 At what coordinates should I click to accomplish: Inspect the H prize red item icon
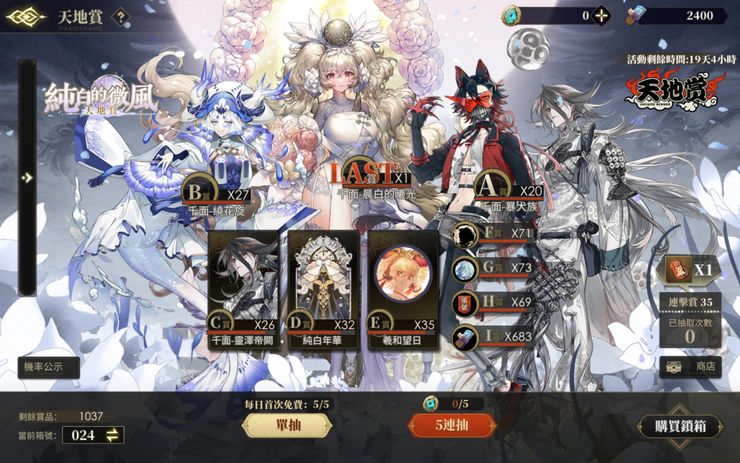pyautogui.click(x=465, y=303)
